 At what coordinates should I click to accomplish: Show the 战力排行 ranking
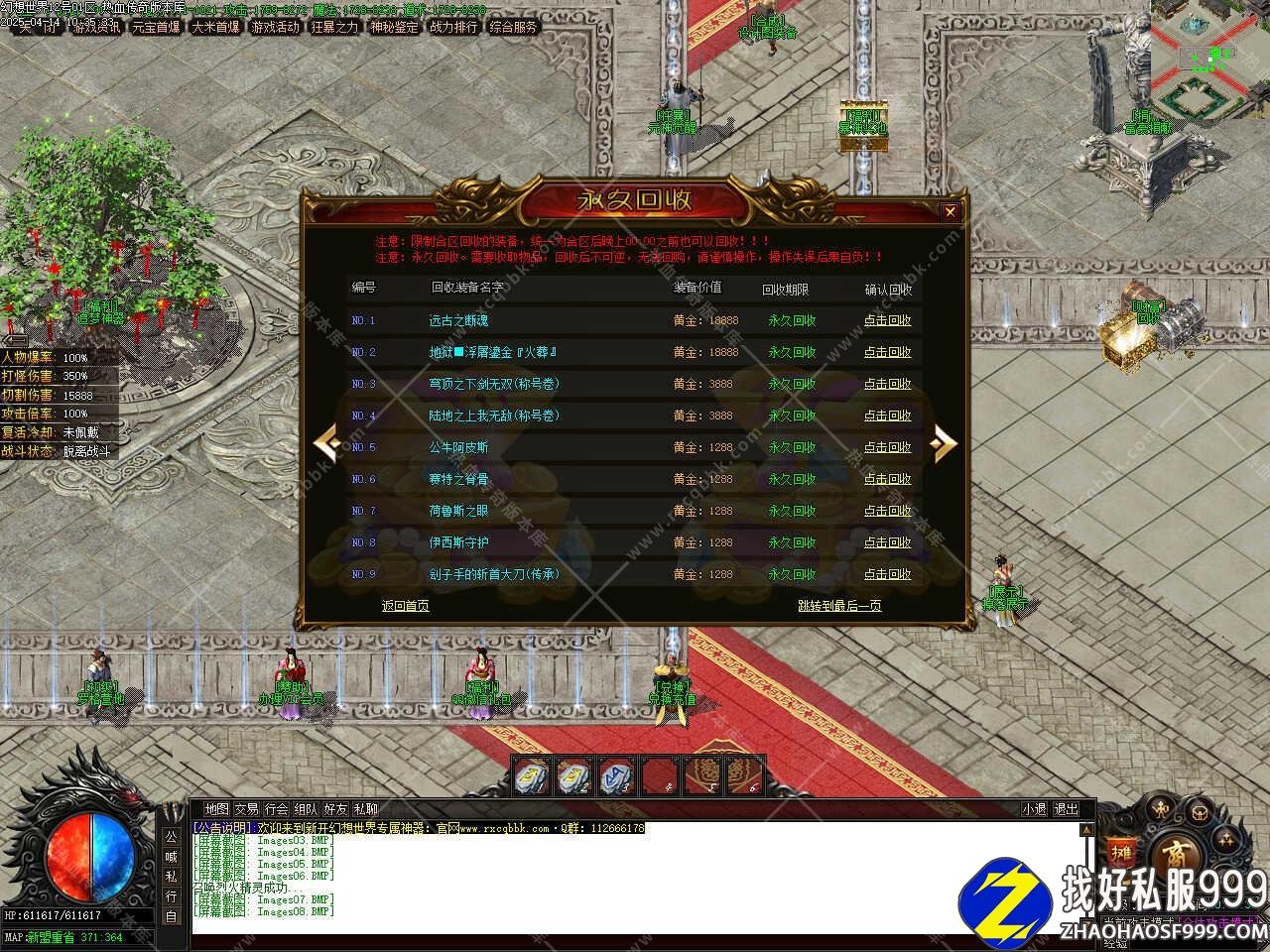[x=453, y=27]
